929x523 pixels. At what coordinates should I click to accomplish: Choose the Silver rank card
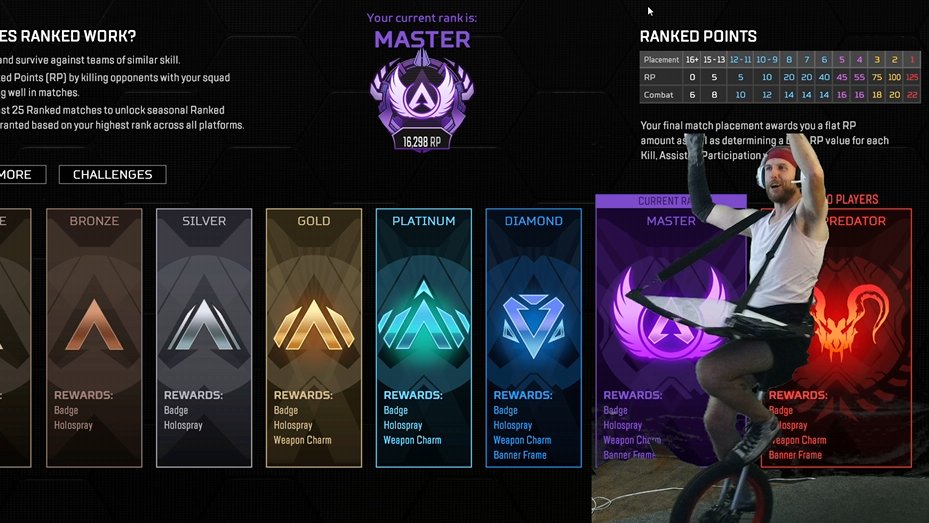(x=204, y=337)
